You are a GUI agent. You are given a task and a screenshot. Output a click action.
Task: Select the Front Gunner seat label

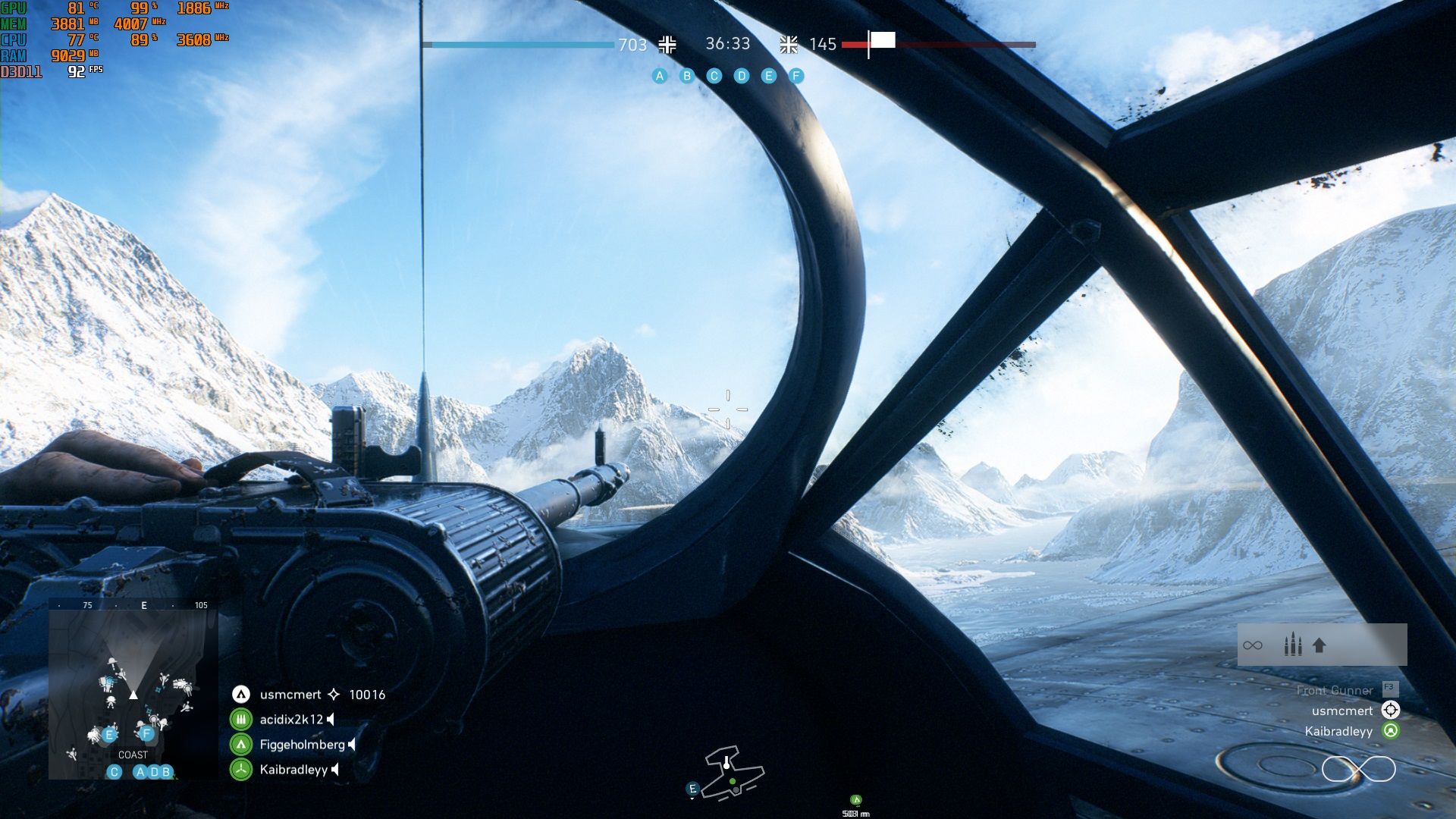(1335, 690)
